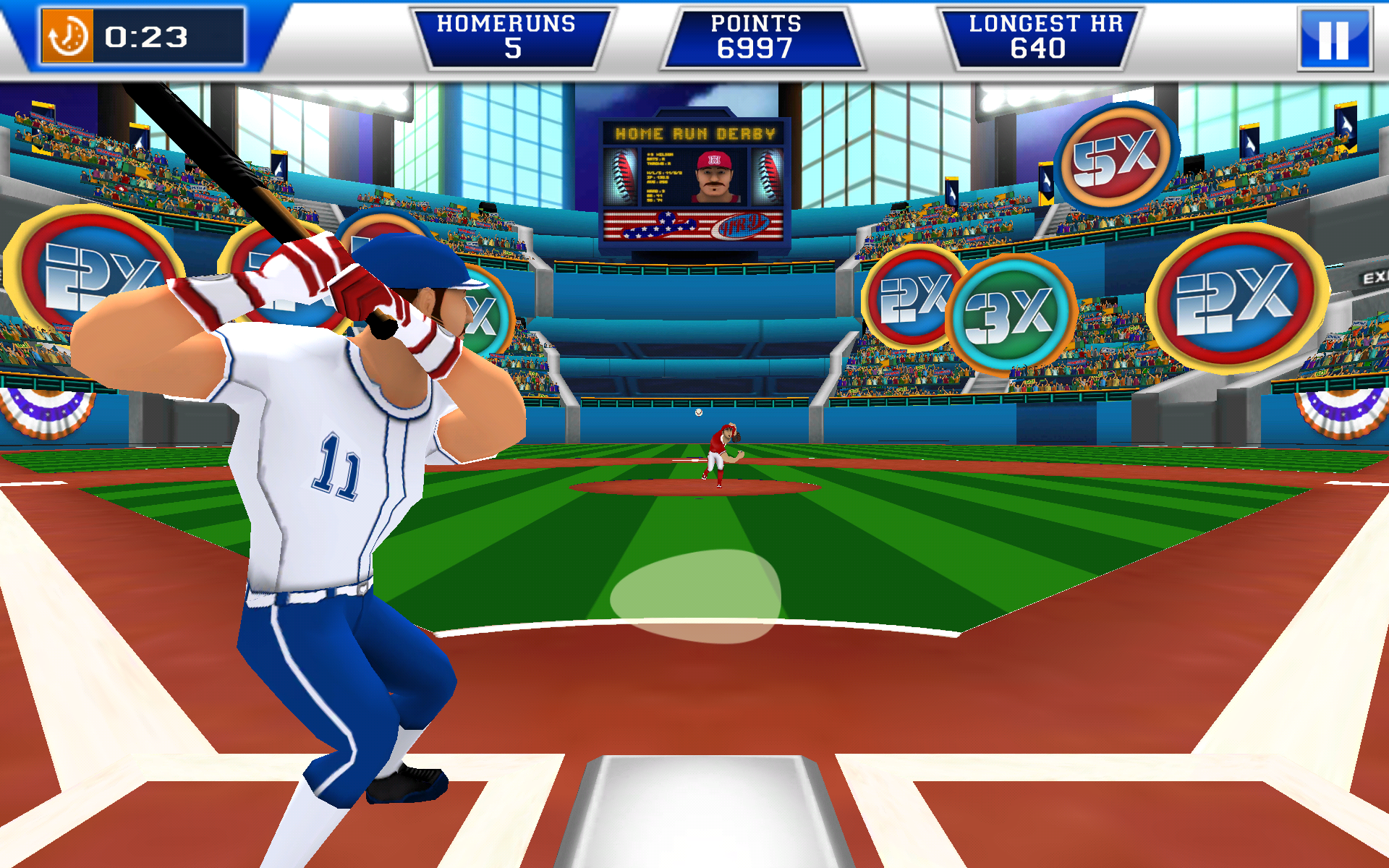1389x868 pixels.
Task: Click the player portrait on the jumbotron
Action: pos(713,177)
